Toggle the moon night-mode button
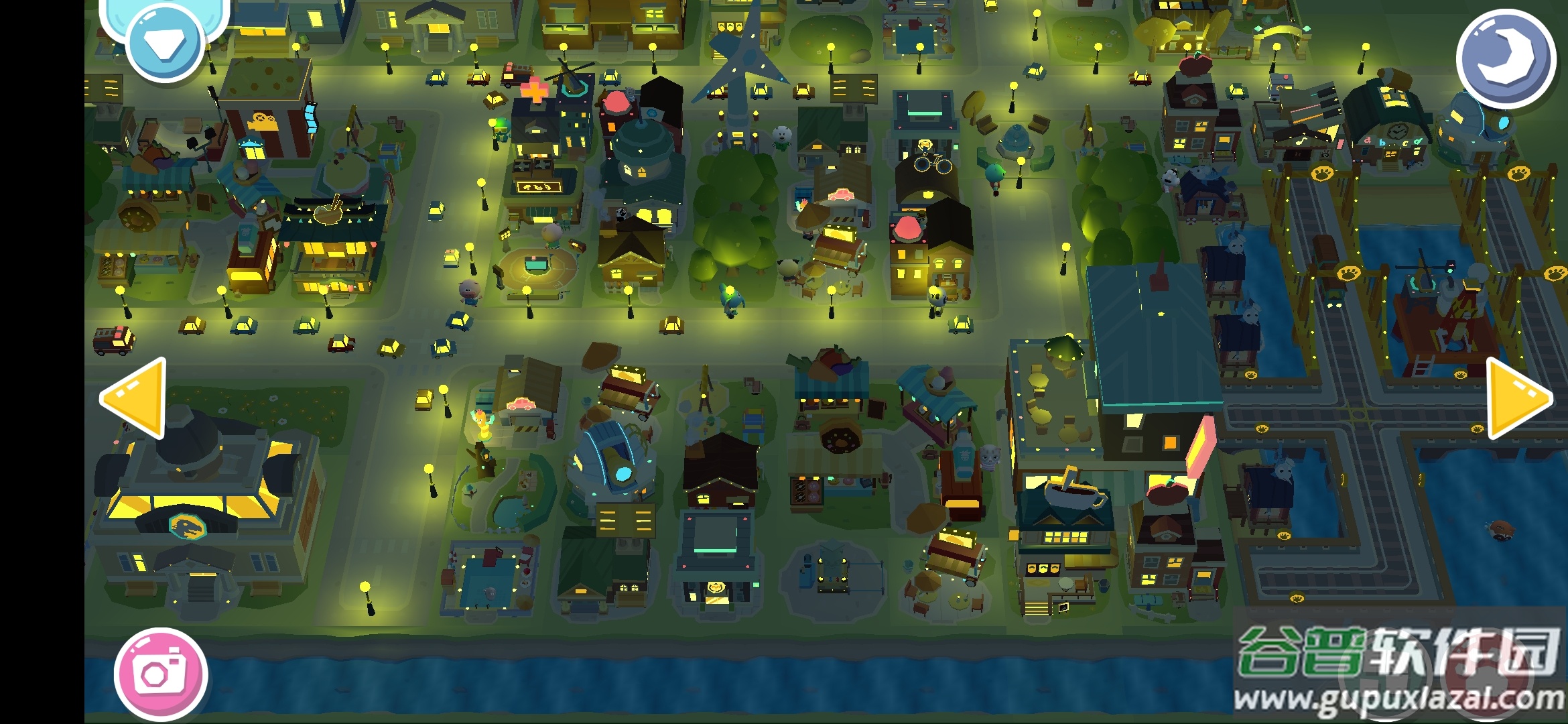Image resolution: width=1568 pixels, height=724 pixels. point(1505,58)
